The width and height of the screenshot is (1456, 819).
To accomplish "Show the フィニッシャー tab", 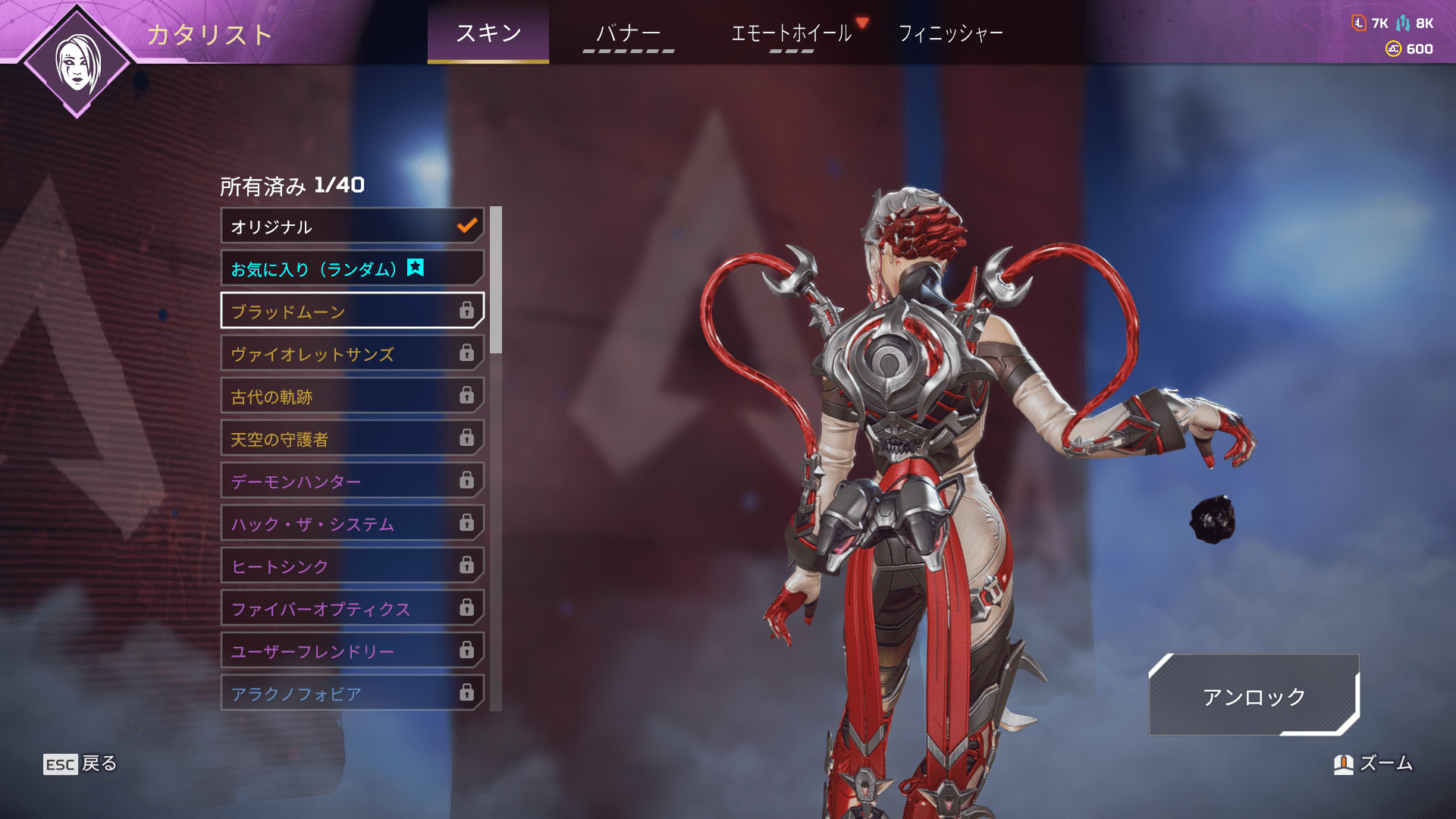I will click(950, 33).
